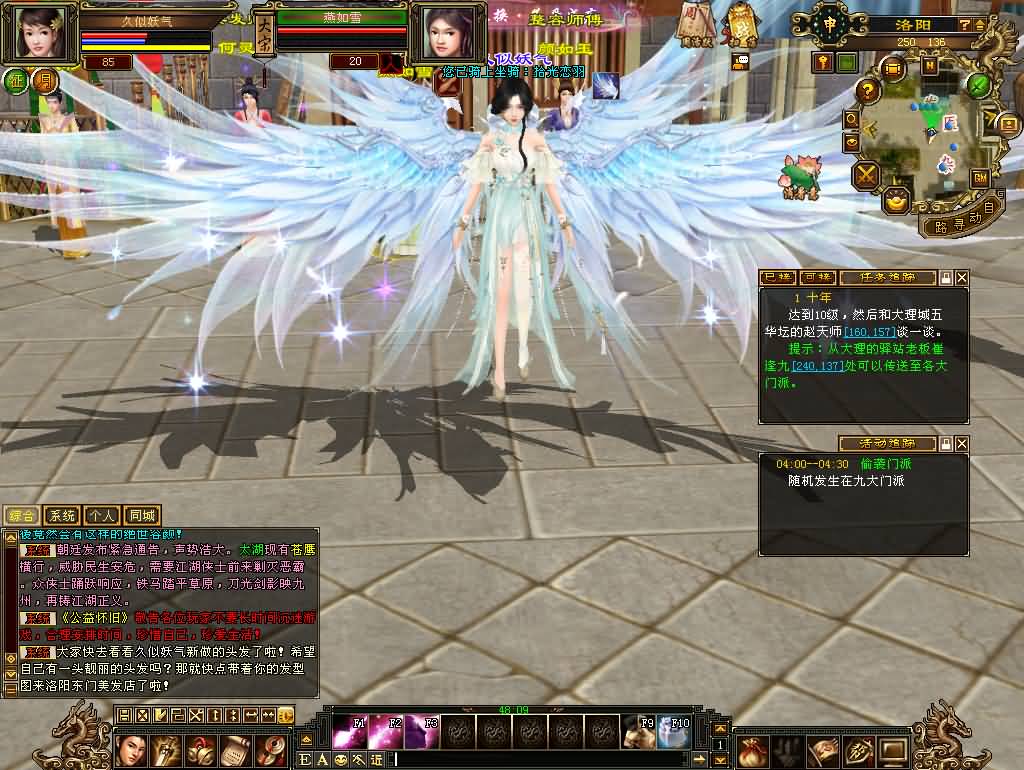Open the gold ingot shop icon
The width and height of the screenshot is (1024, 770).
[898, 199]
